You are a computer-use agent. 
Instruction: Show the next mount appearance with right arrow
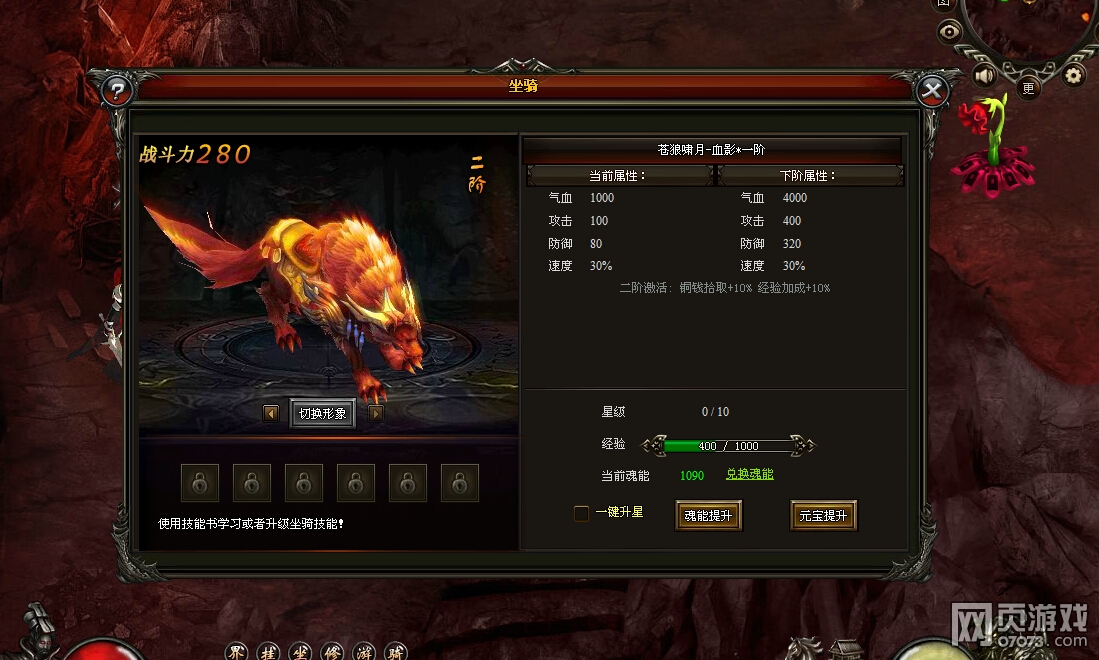click(x=375, y=413)
